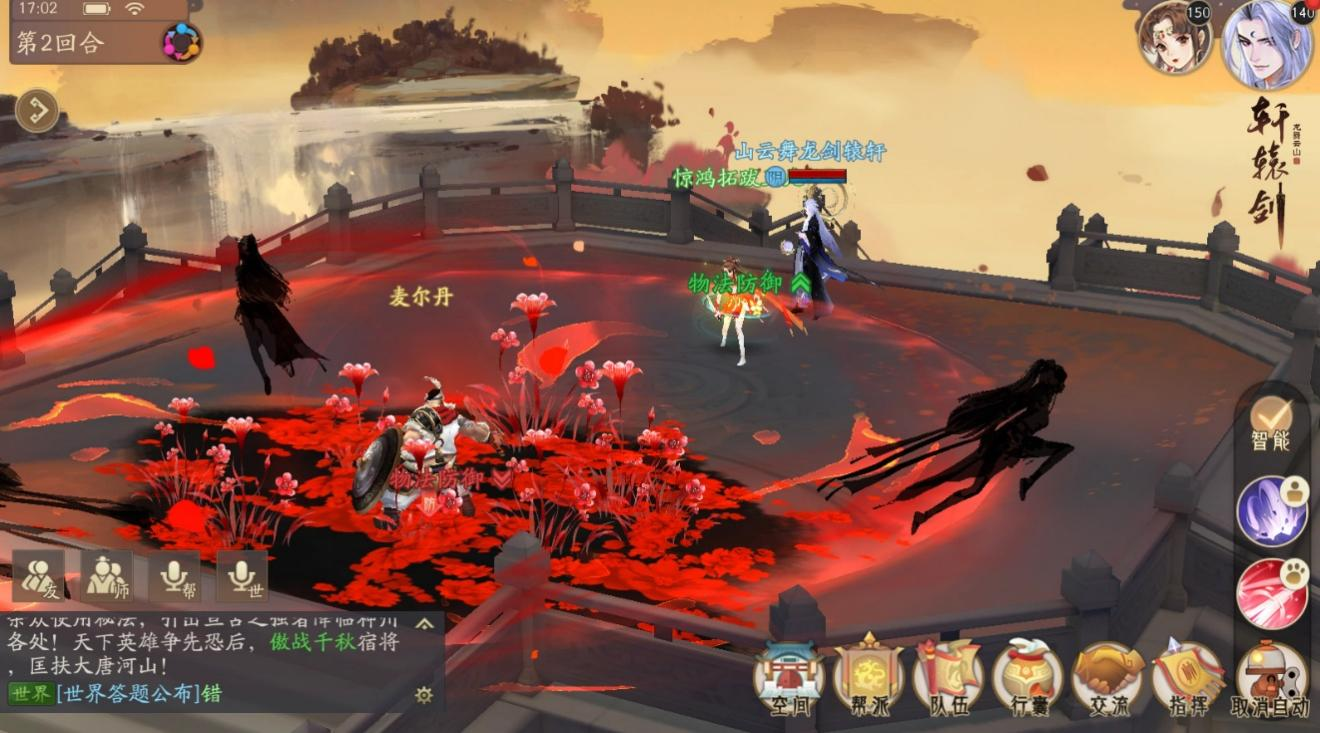Open the master-apprentice (师) button
The image size is (1320, 733).
[106, 576]
